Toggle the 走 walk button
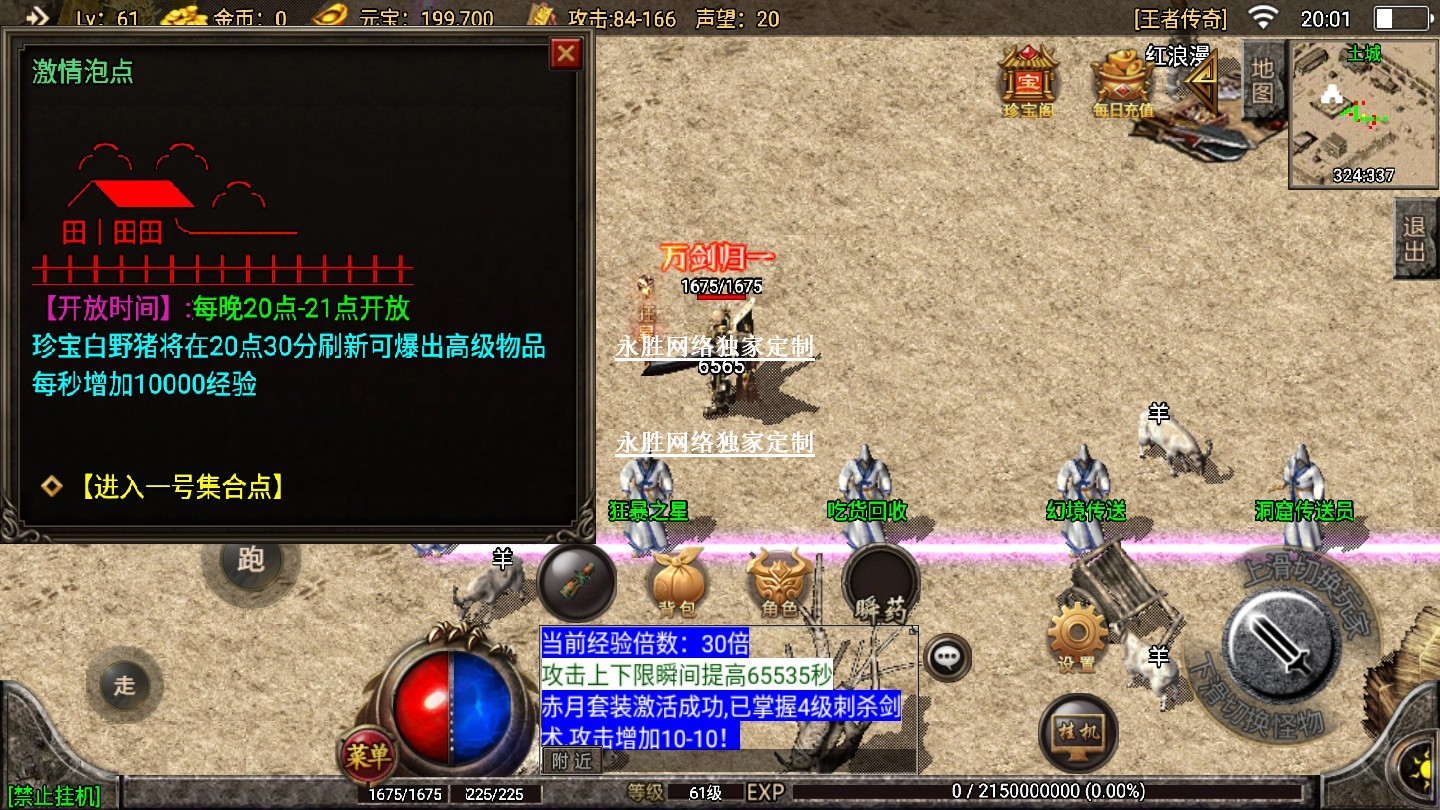This screenshot has height=810, width=1440. tap(124, 686)
